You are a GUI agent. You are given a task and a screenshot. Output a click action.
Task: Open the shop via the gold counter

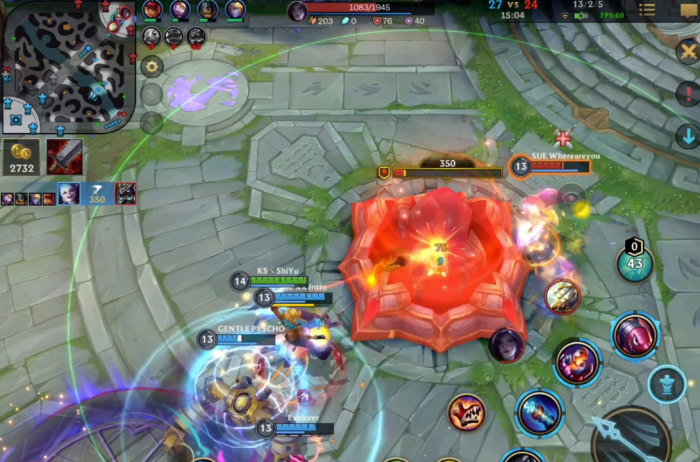pyautogui.click(x=21, y=157)
